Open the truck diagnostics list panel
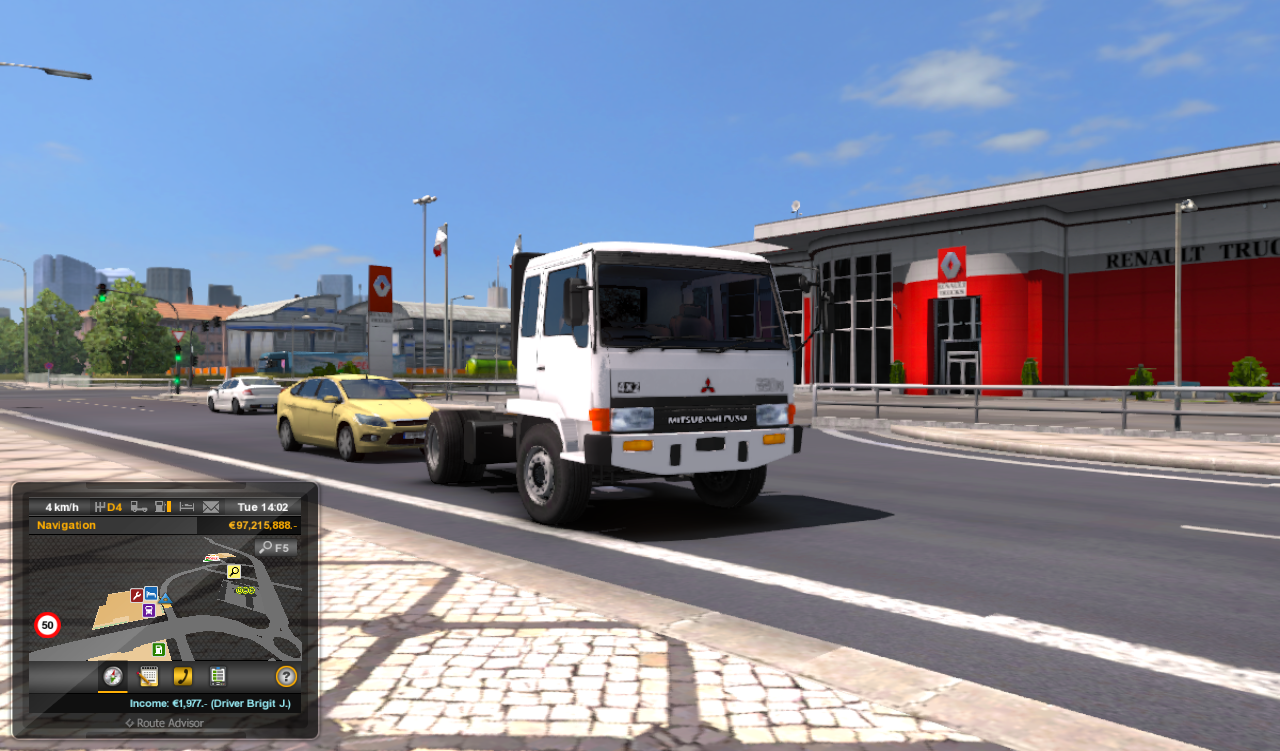 coord(218,675)
